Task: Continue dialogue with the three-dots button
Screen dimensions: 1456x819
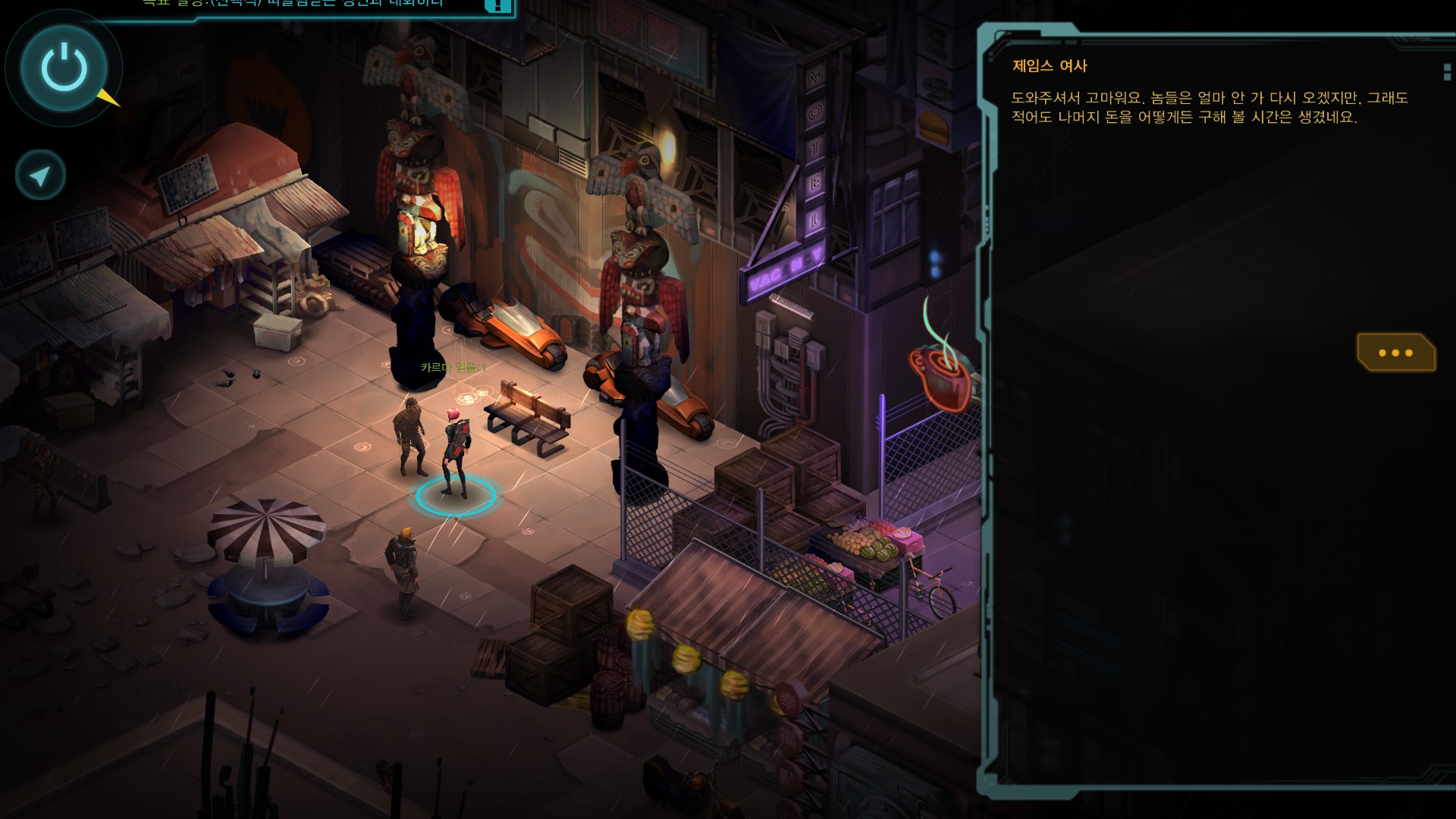Action: [1395, 353]
